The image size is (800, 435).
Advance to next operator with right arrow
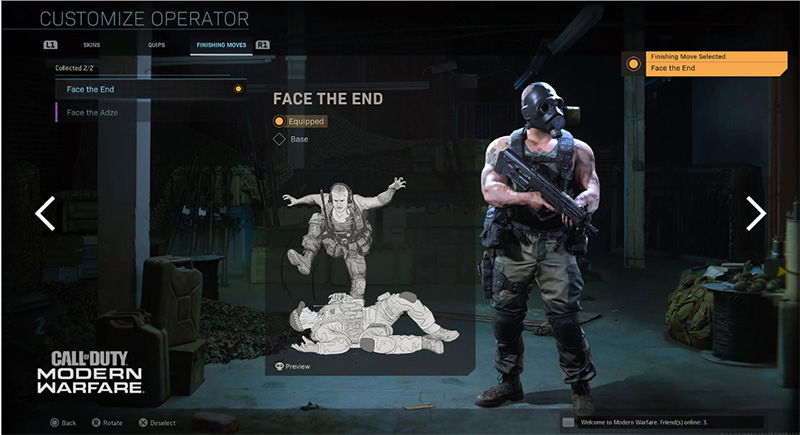click(756, 213)
